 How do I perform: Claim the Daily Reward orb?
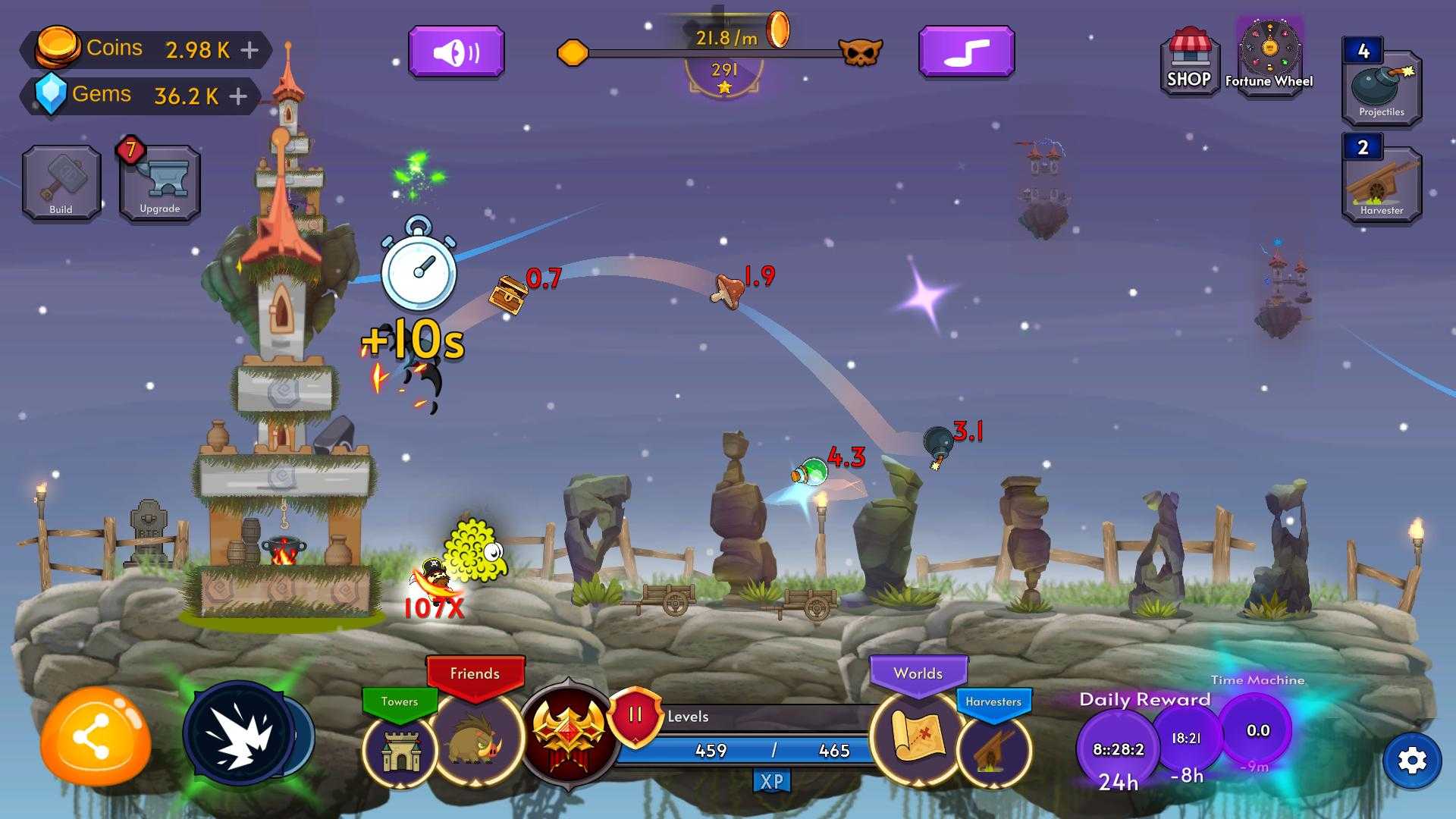coord(1118,749)
